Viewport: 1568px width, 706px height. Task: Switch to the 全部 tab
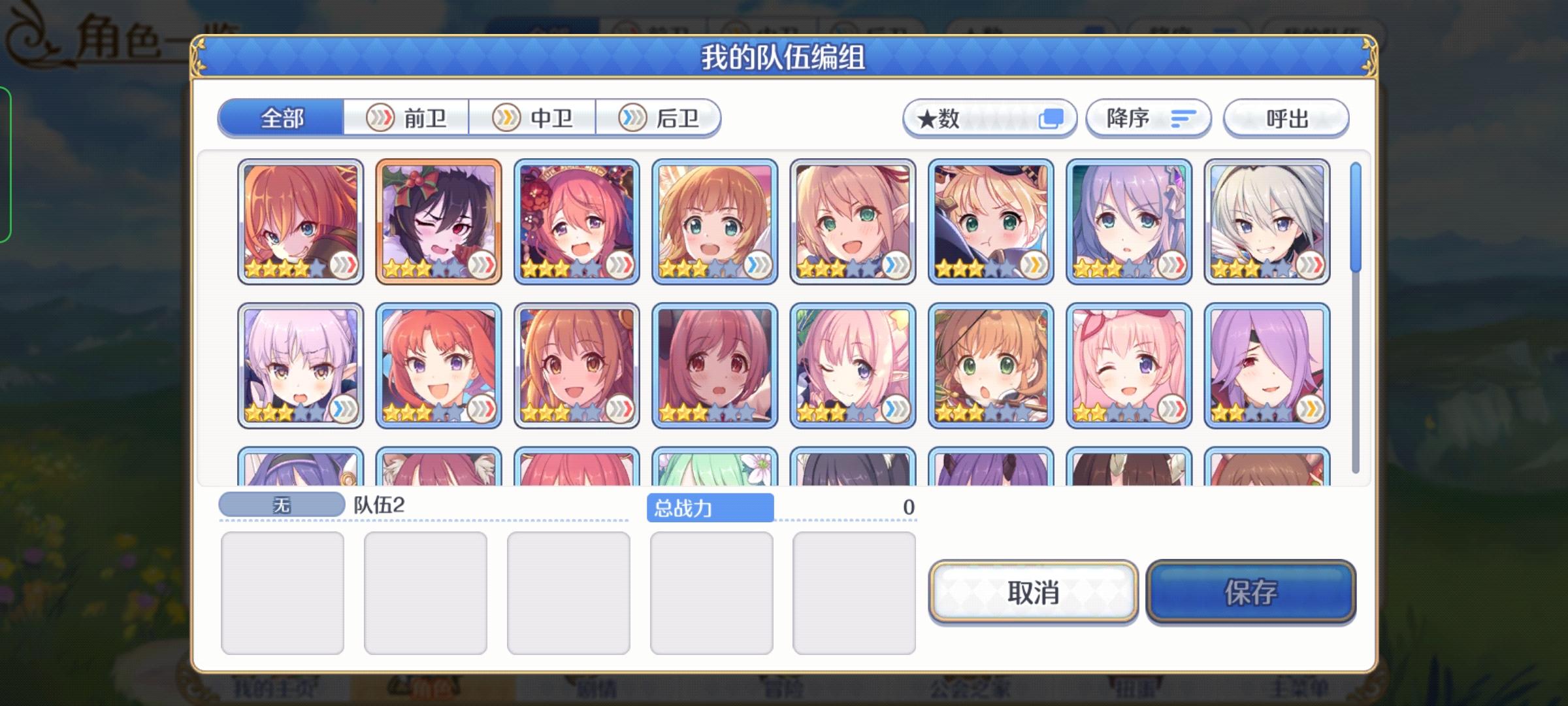point(282,118)
